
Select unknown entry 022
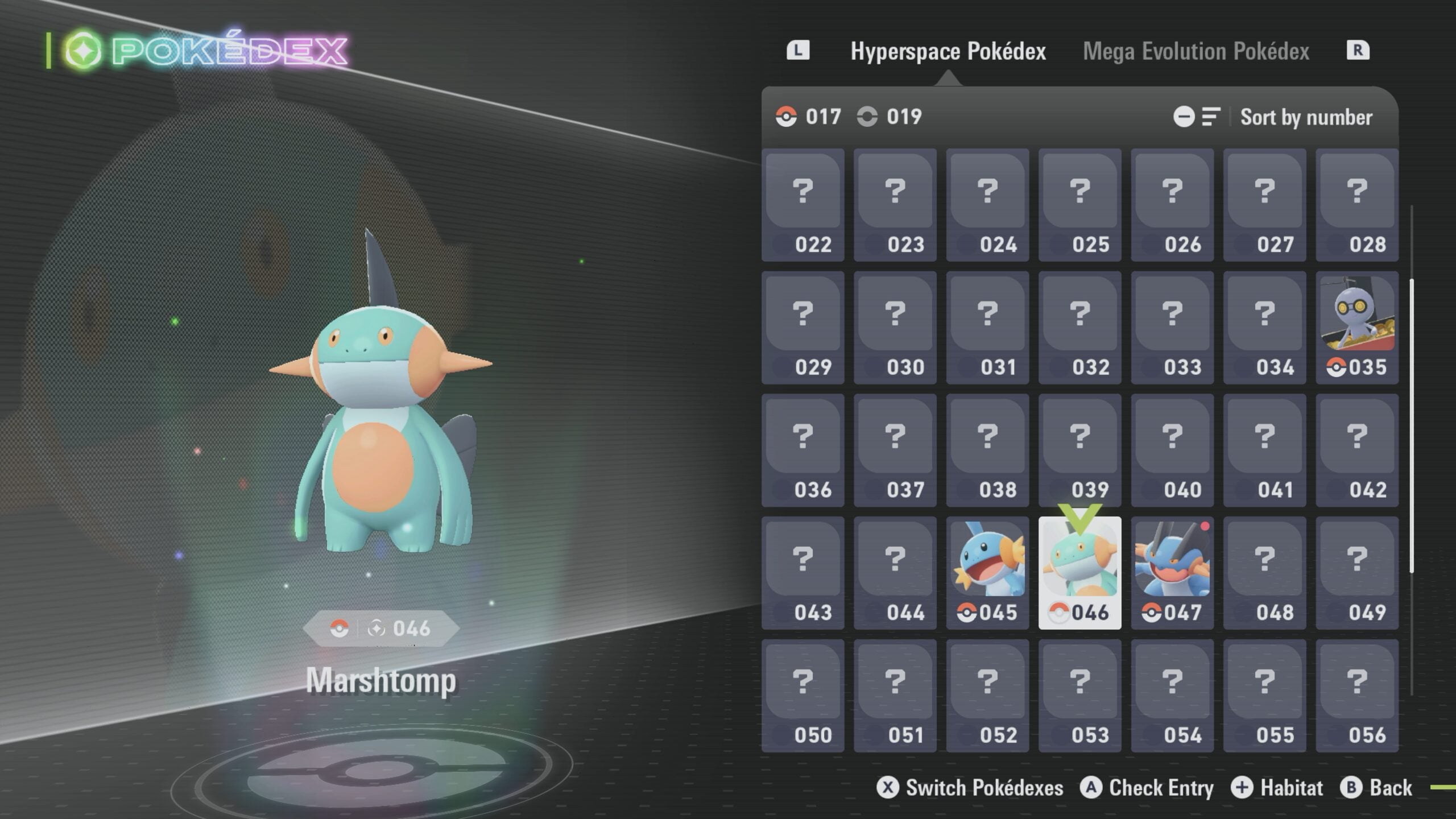[x=803, y=205]
